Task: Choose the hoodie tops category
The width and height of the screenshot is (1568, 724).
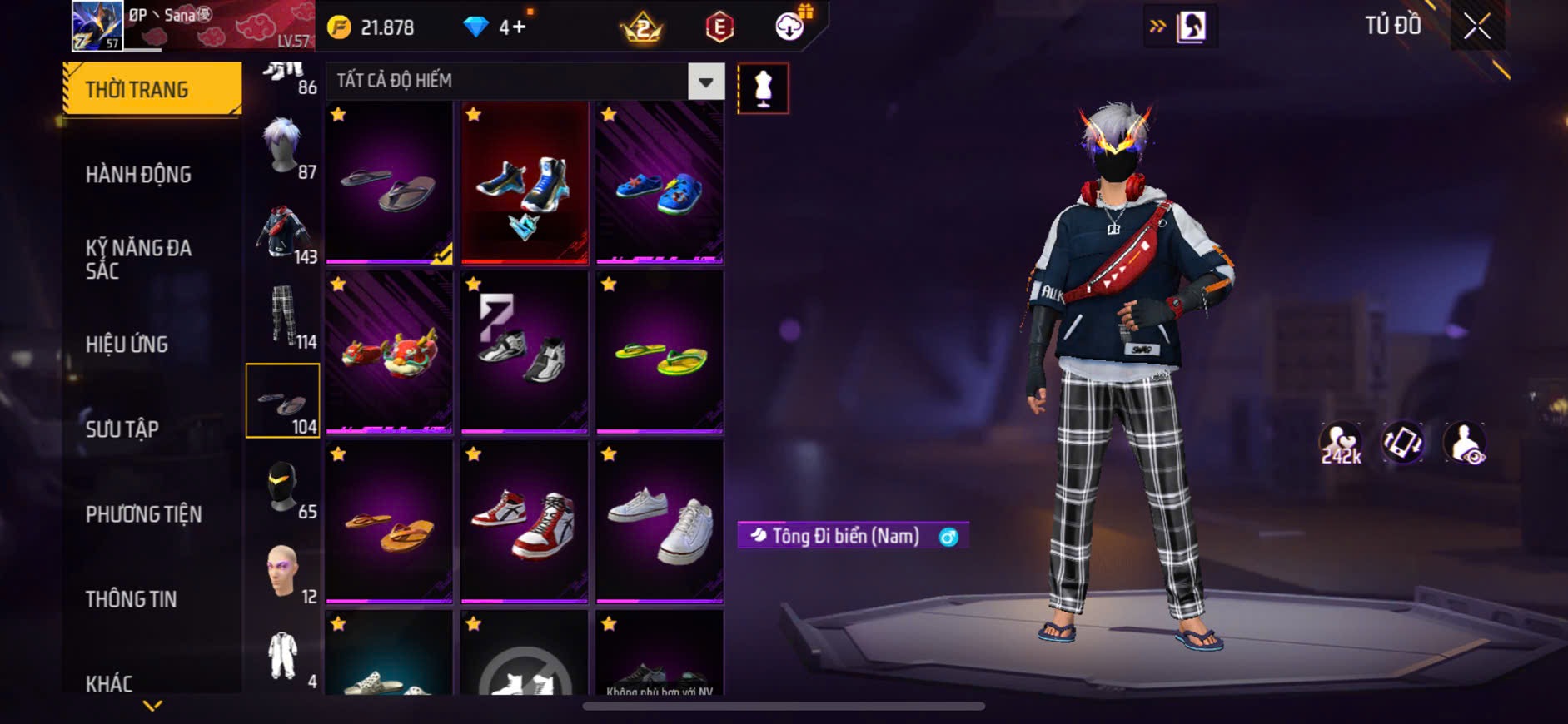Action: coord(284,231)
